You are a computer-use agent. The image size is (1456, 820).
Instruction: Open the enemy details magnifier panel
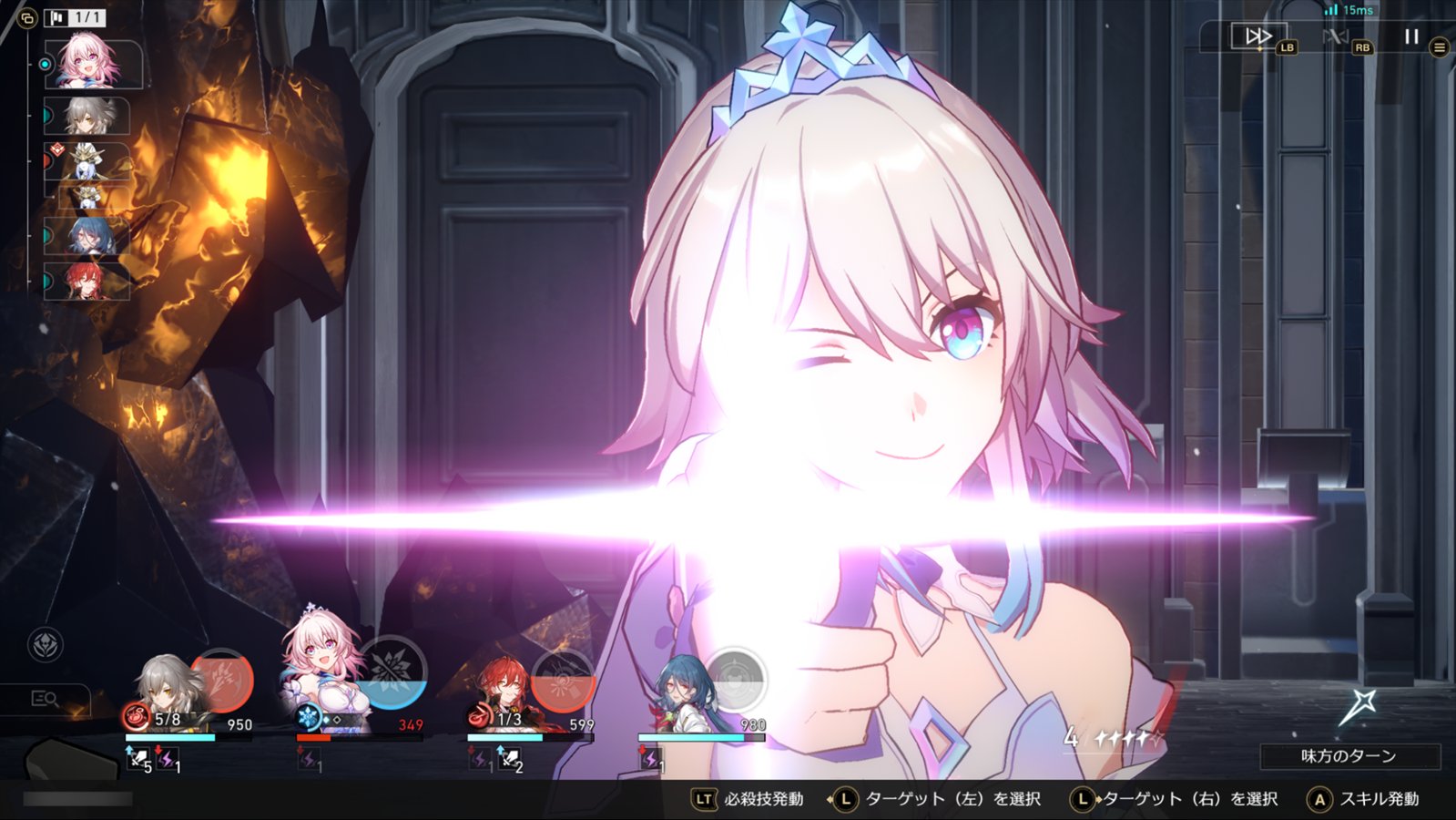point(45,699)
